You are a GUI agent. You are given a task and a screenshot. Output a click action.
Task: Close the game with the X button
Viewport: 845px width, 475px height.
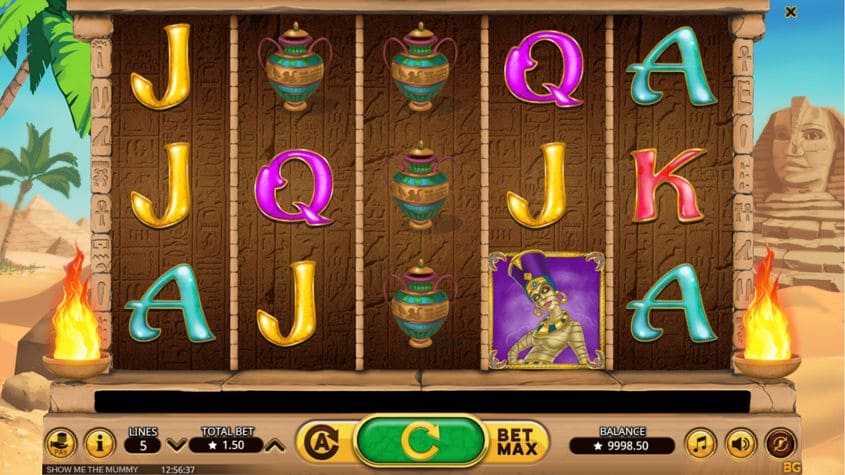(x=791, y=12)
